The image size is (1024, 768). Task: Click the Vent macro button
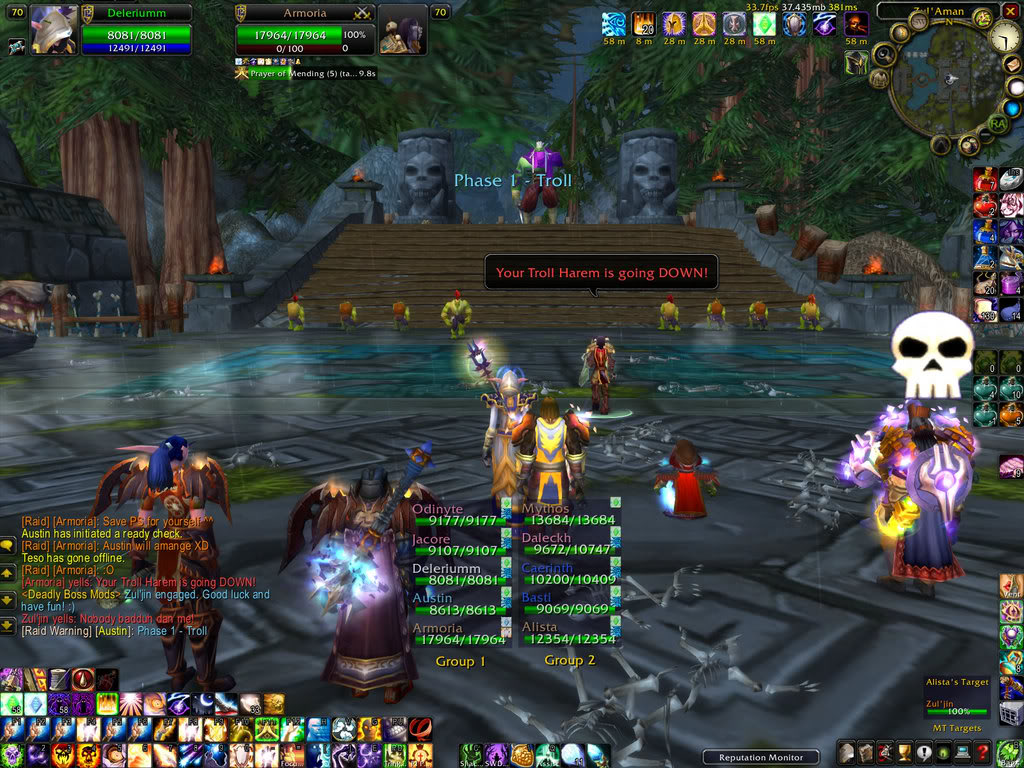pos(1011,587)
